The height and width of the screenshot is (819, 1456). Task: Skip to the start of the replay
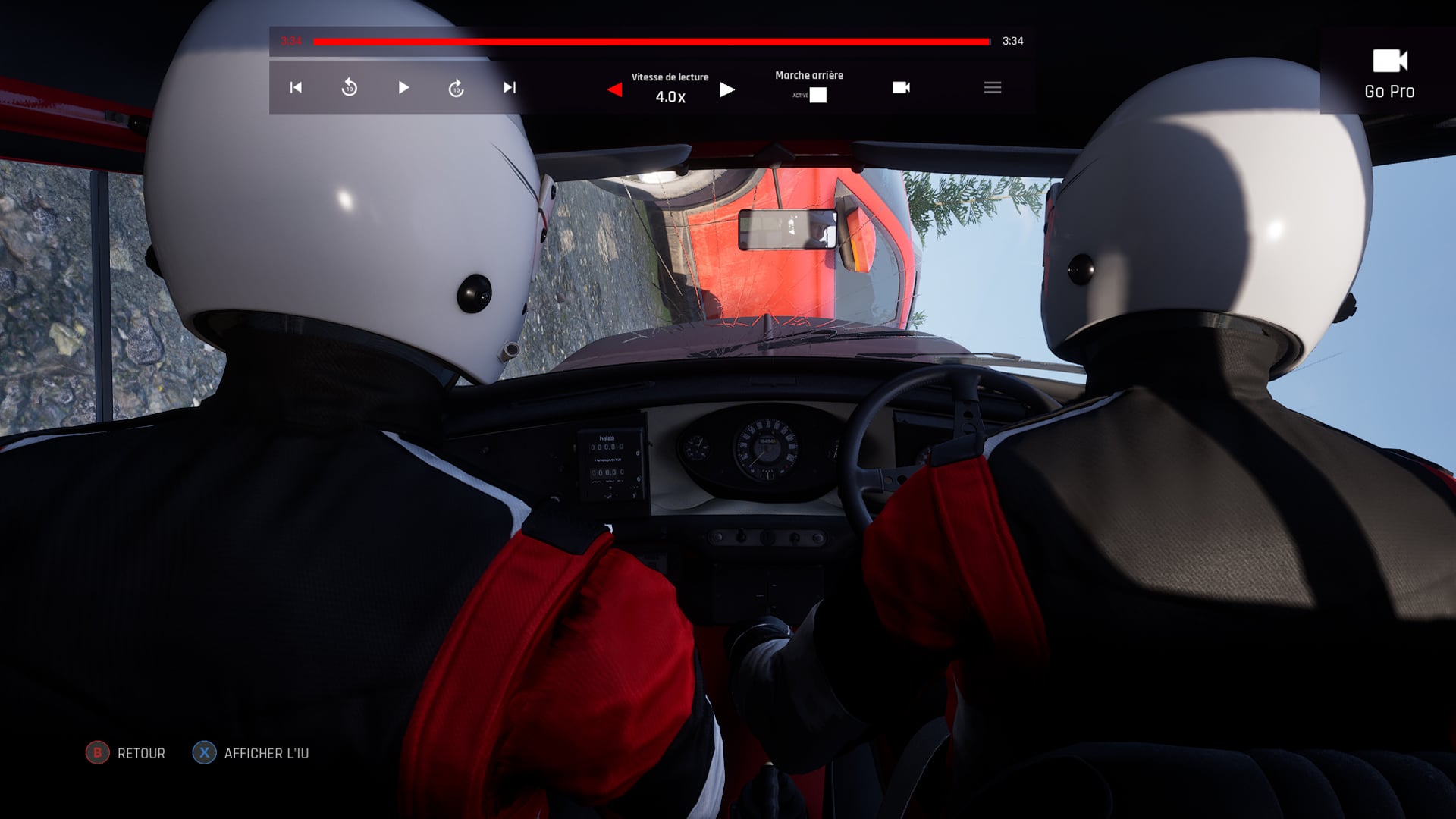(296, 88)
